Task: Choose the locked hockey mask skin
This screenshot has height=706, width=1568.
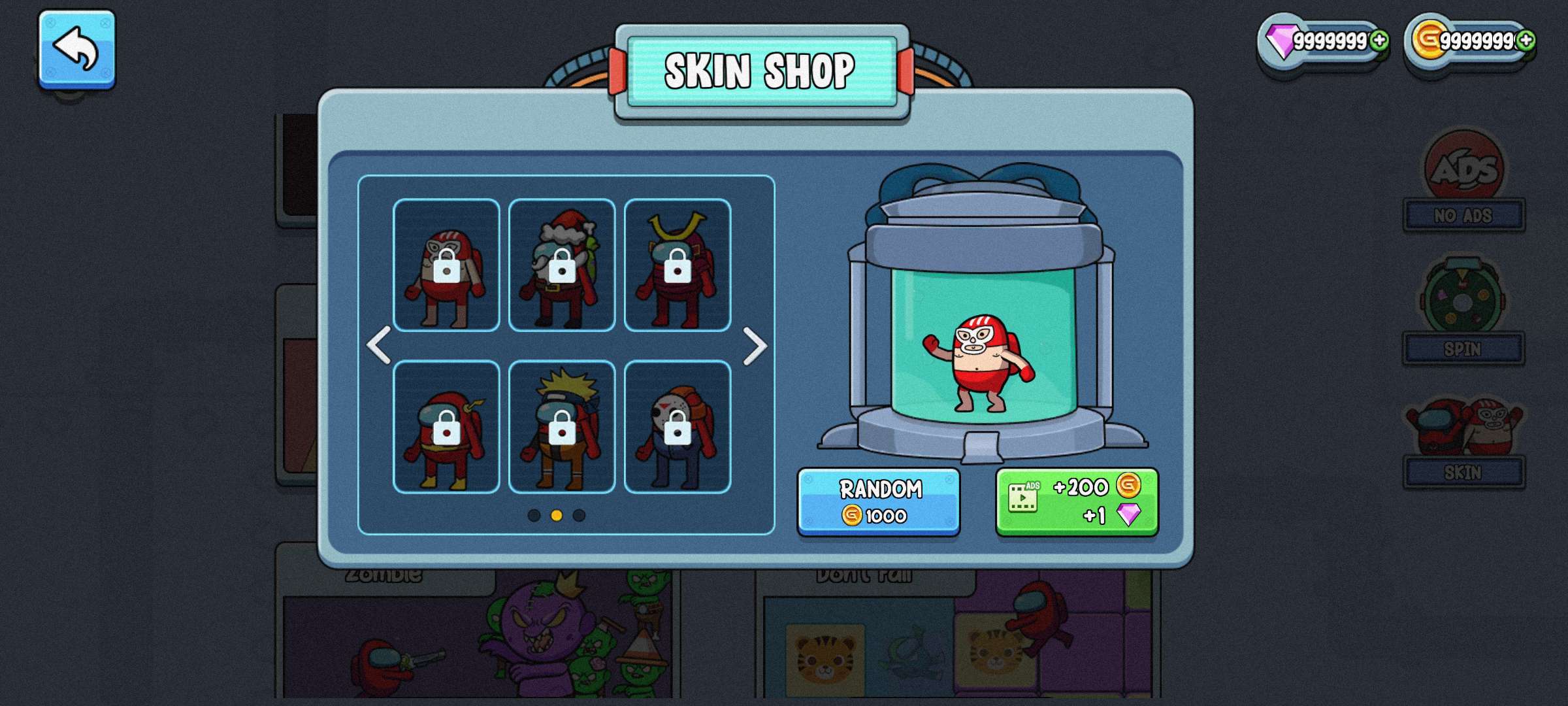Action: pos(678,426)
